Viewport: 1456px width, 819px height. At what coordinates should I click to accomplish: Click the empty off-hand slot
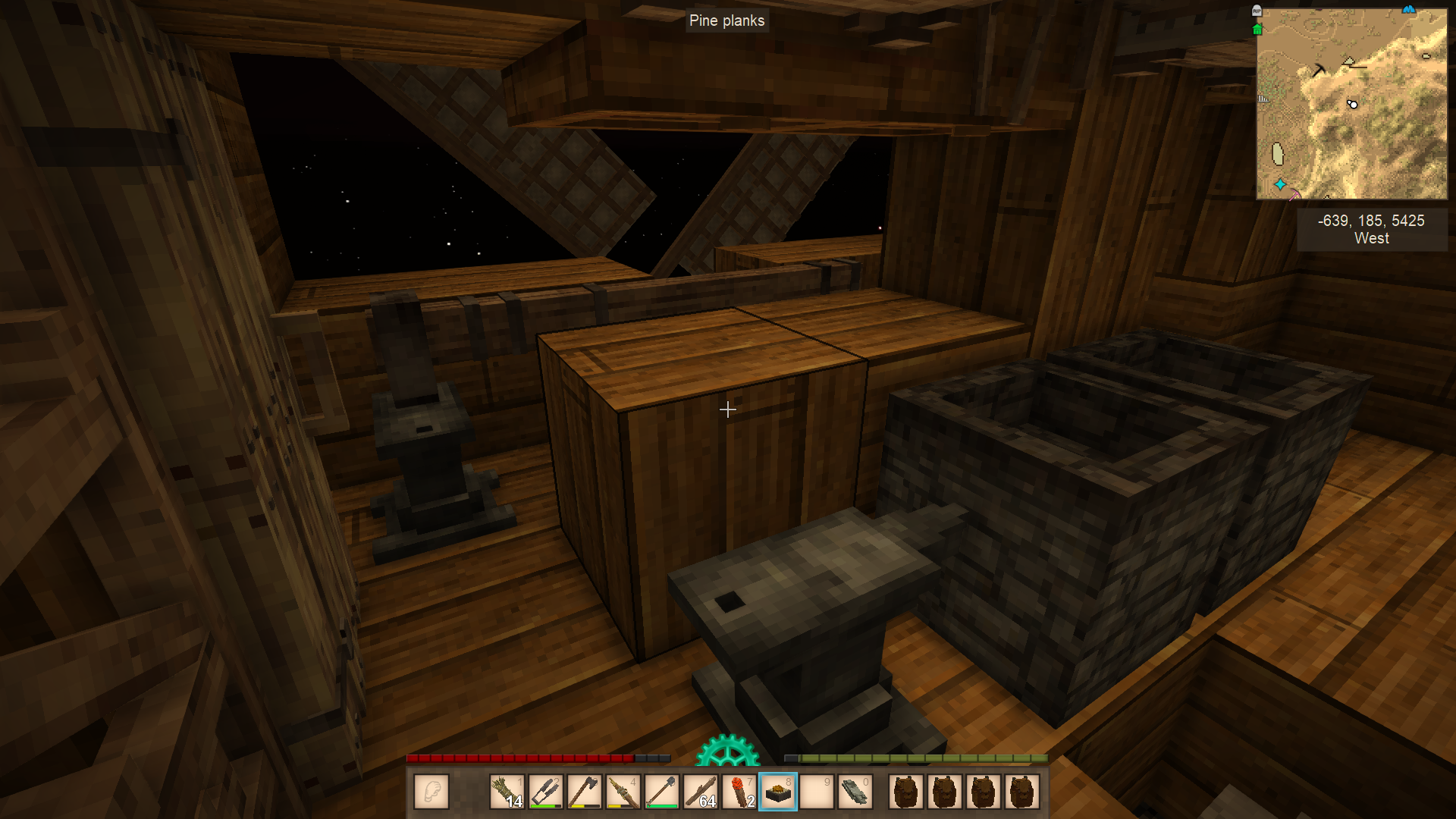[431, 792]
